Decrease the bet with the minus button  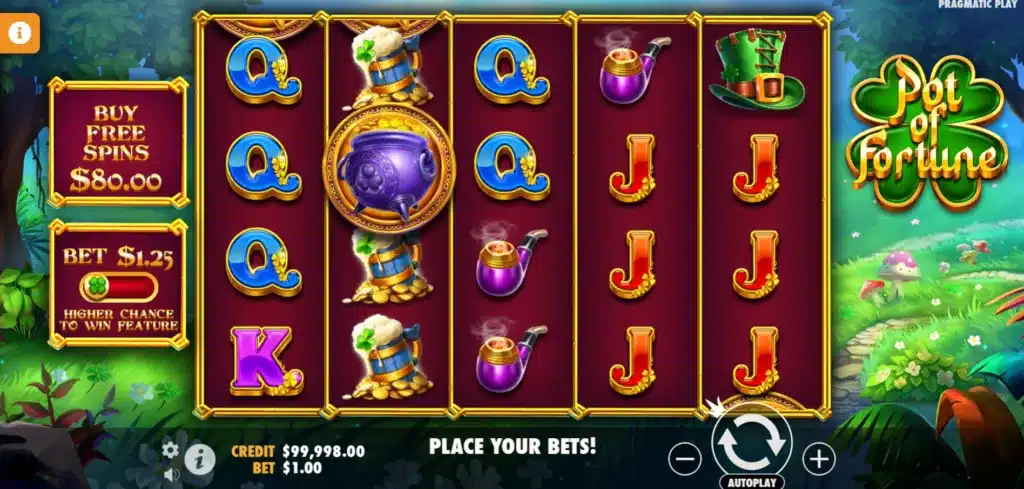[x=685, y=459]
